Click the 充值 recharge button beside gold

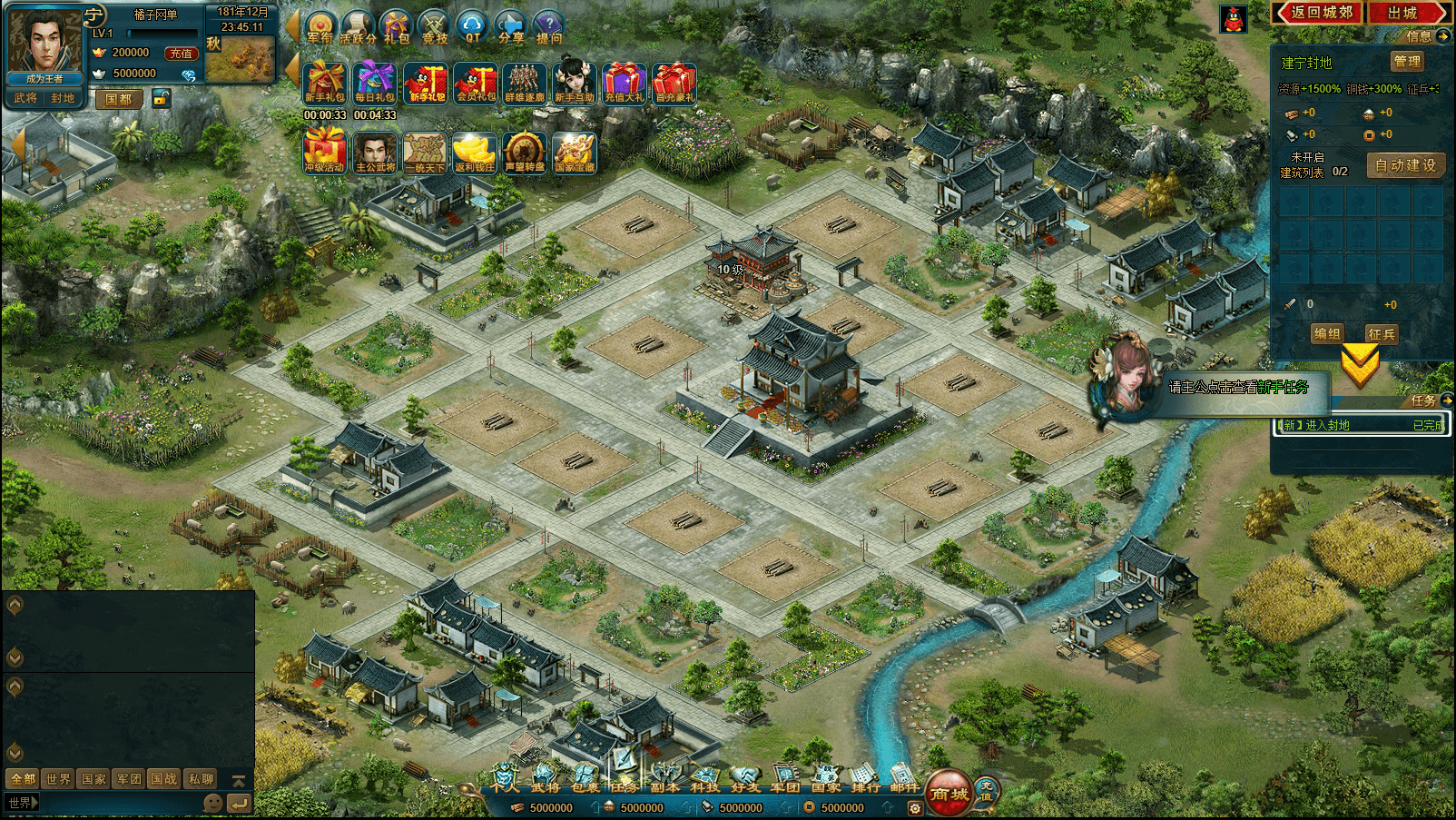coord(181,54)
